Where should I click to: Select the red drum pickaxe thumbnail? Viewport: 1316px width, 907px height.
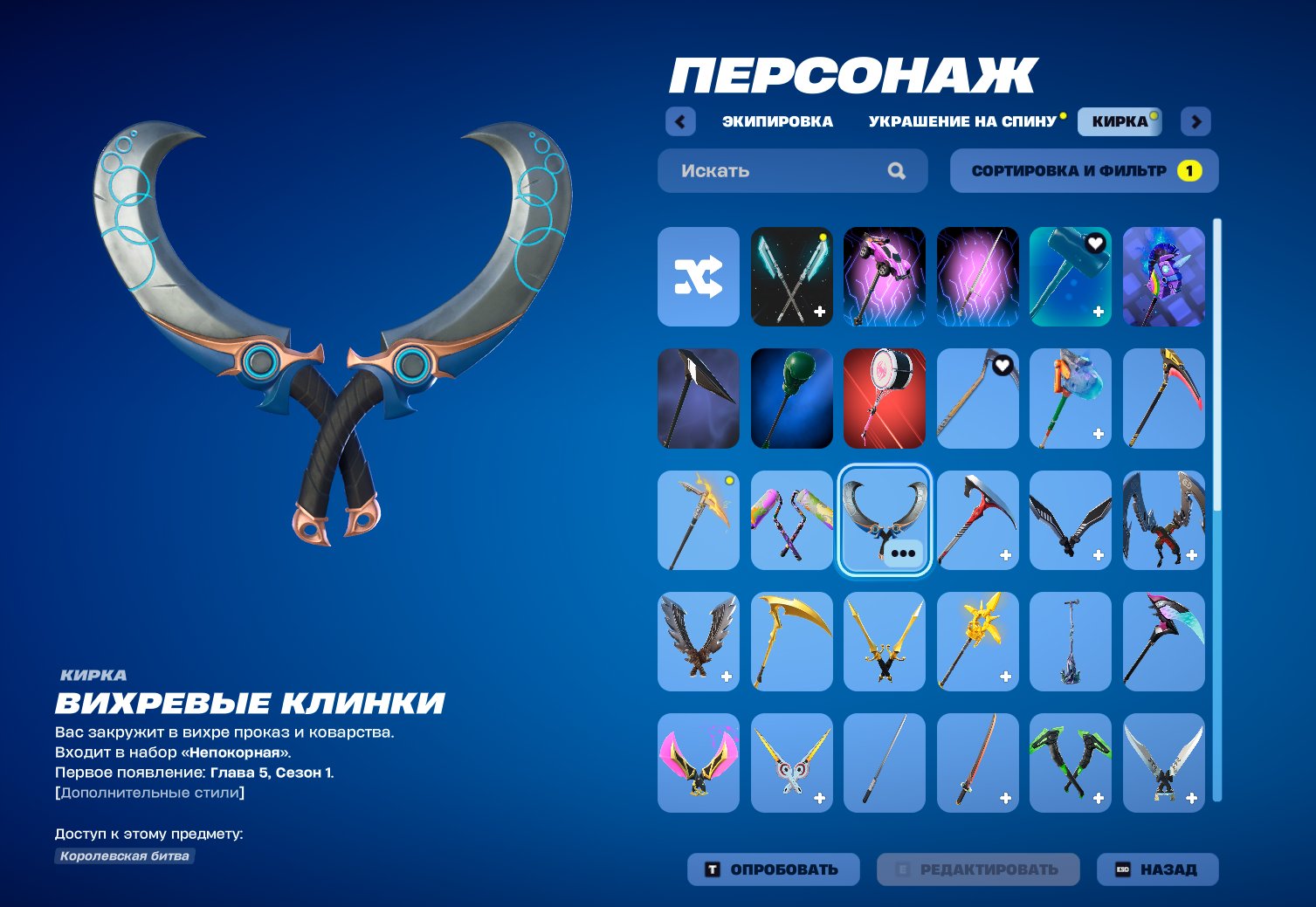point(884,397)
